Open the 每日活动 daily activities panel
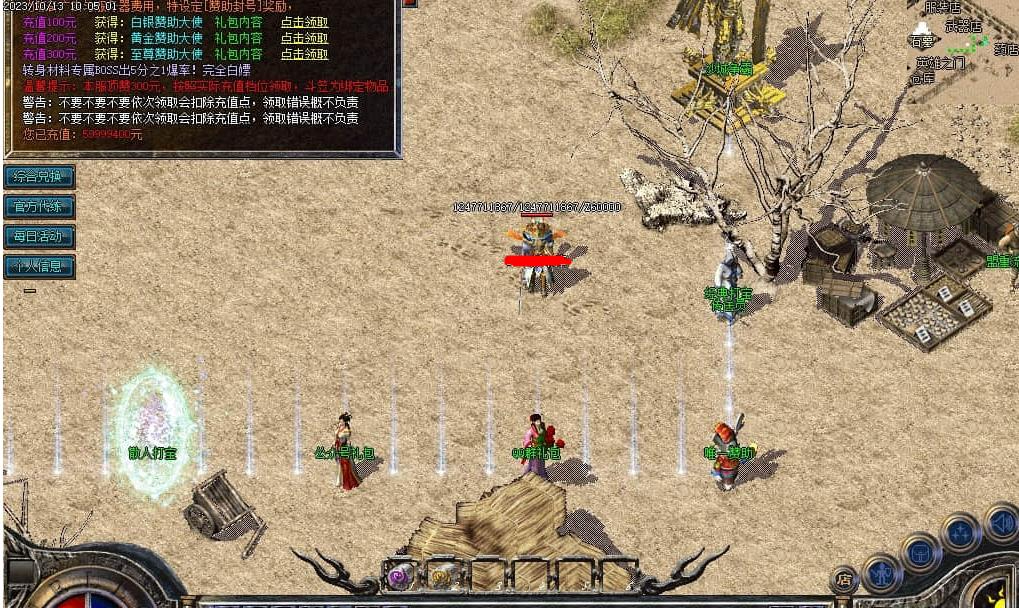 click(x=39, y=237)
